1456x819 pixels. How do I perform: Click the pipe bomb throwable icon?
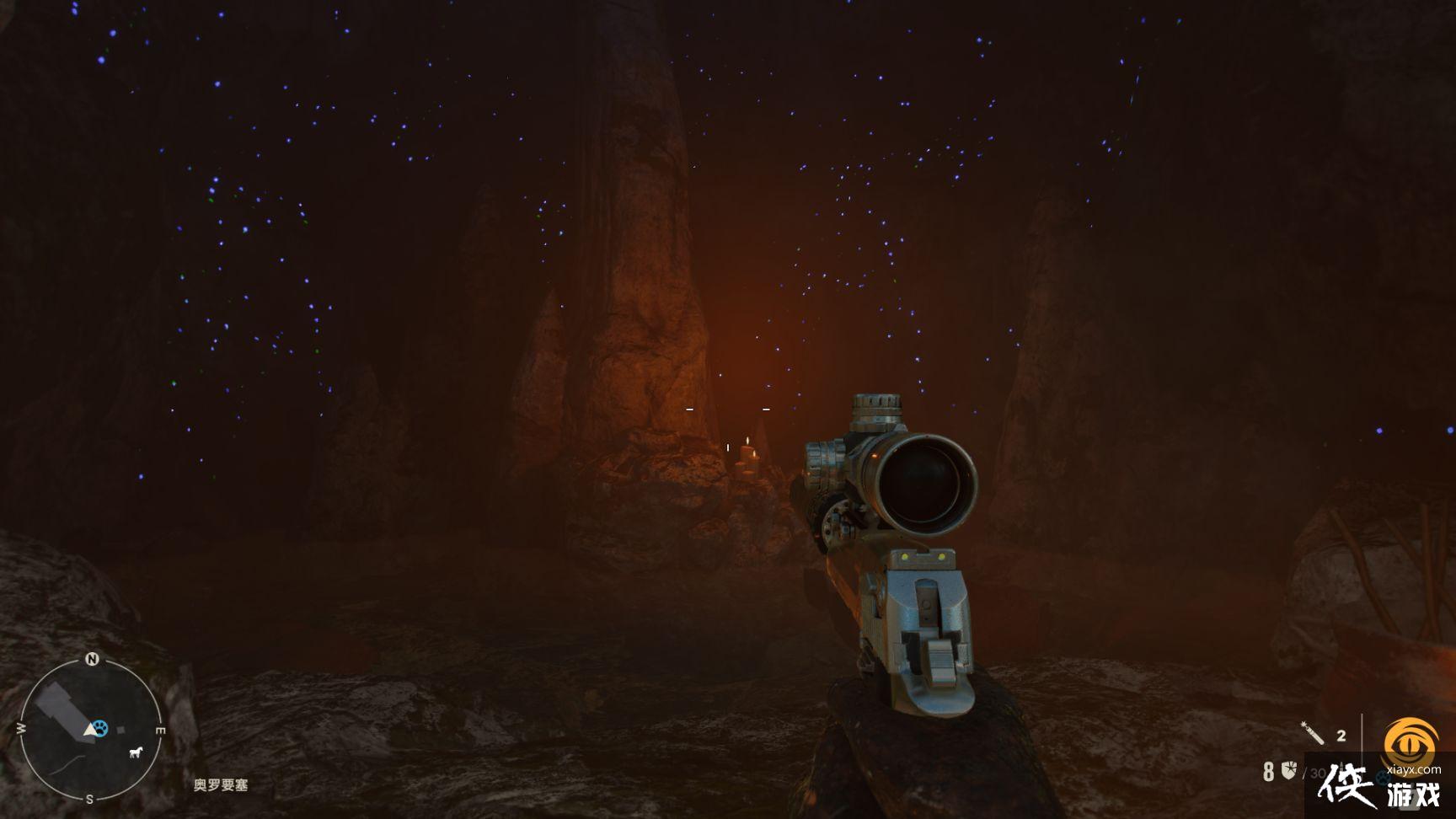point(1313,734)
